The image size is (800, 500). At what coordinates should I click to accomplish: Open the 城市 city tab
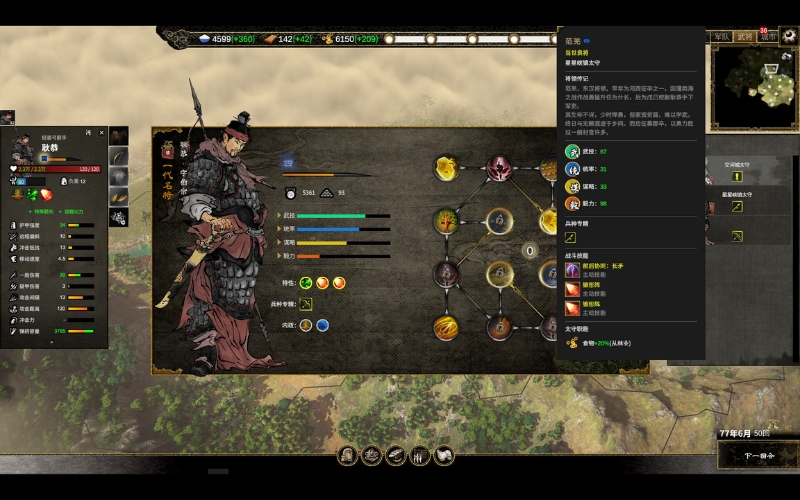(x=768, y=36)
